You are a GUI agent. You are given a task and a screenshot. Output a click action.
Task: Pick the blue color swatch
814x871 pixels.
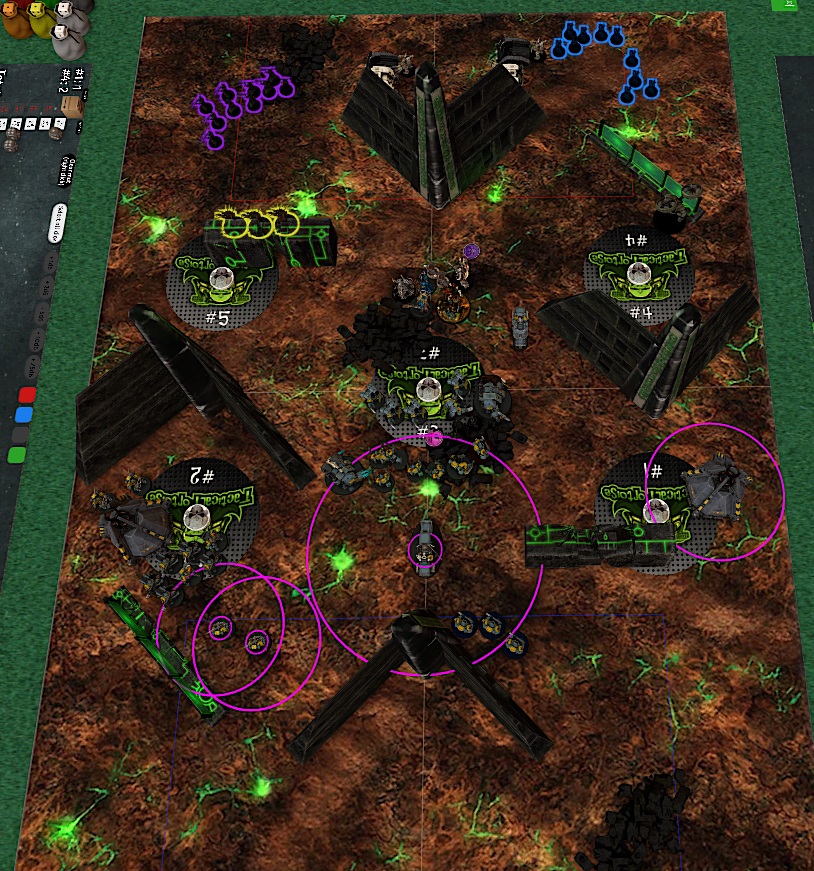tap(25, 415)
